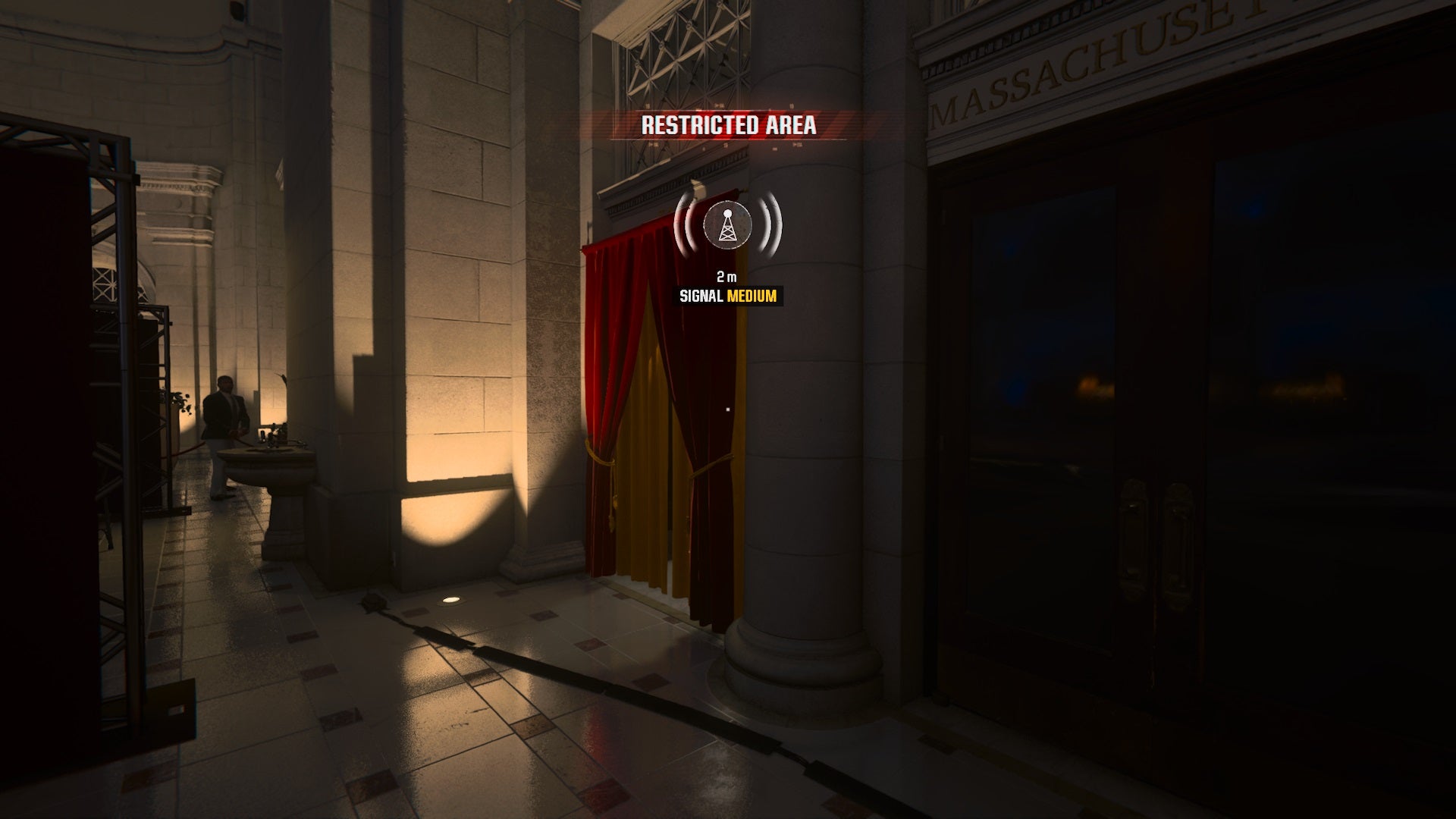Image resolution: width=1456 pixels, height=819 pixels.
Task: Click the center crosshair dot
Action: point(726,408)
